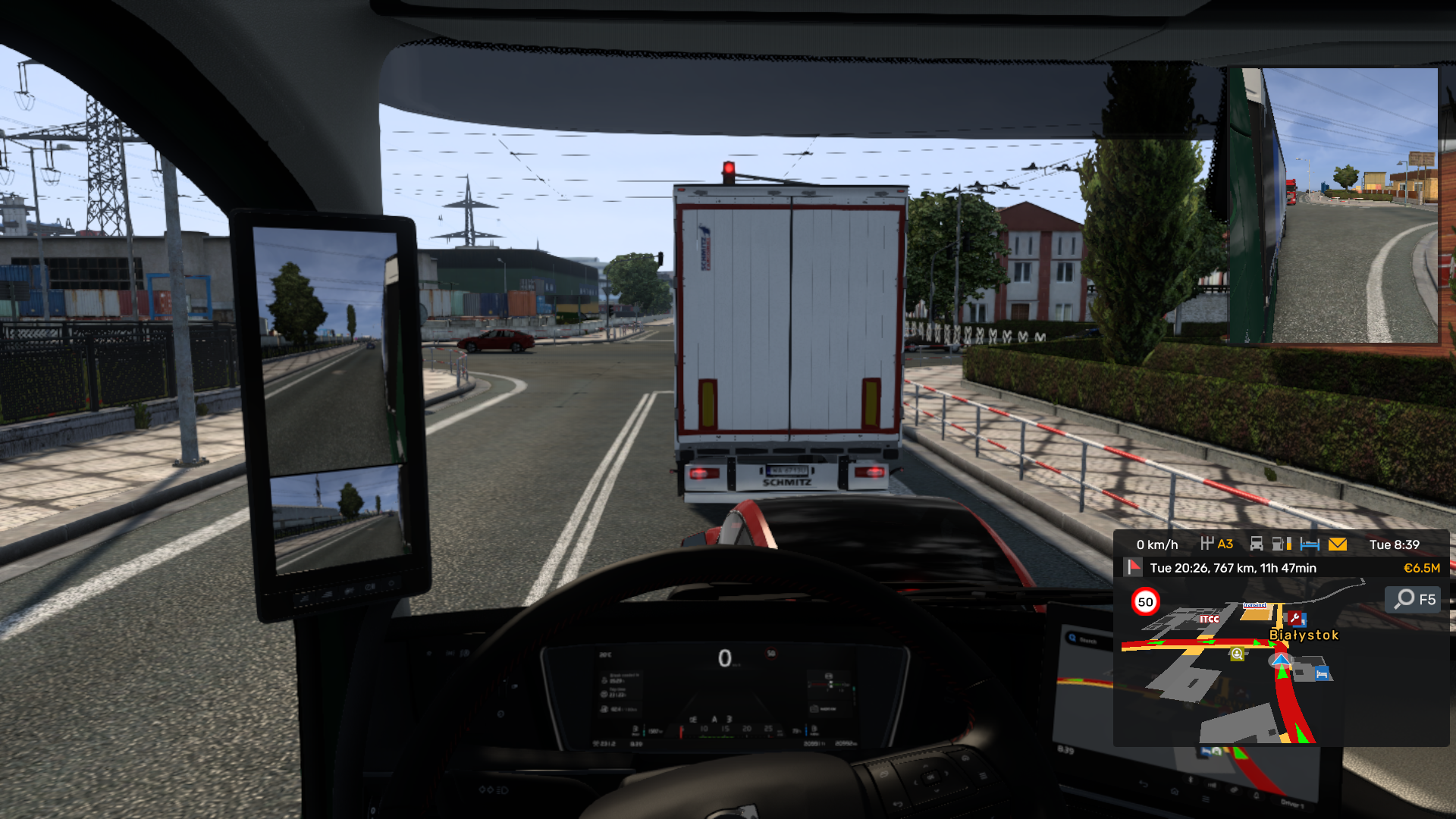Click the yellow viewpoint marker on GPS map
This screenshot has width=1456, height=819.
point(1238,654)
